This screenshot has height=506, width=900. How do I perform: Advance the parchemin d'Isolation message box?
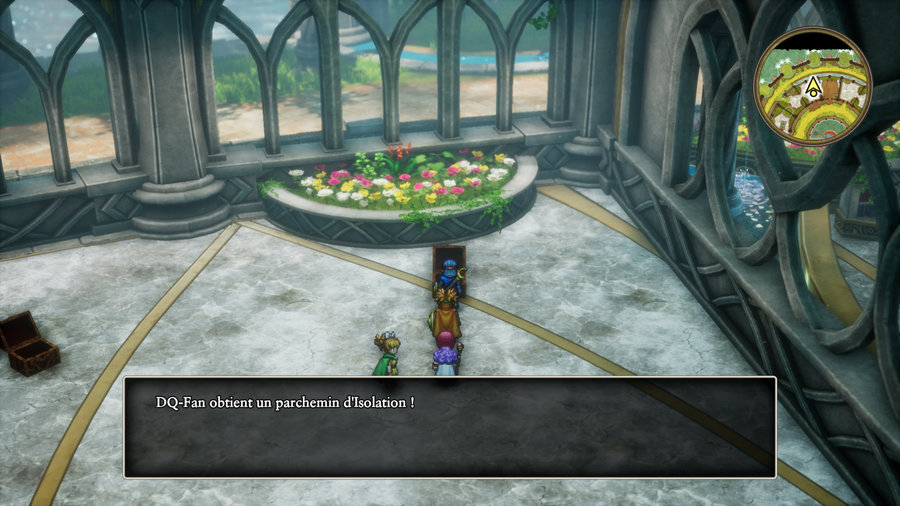[x=449, y=427]
